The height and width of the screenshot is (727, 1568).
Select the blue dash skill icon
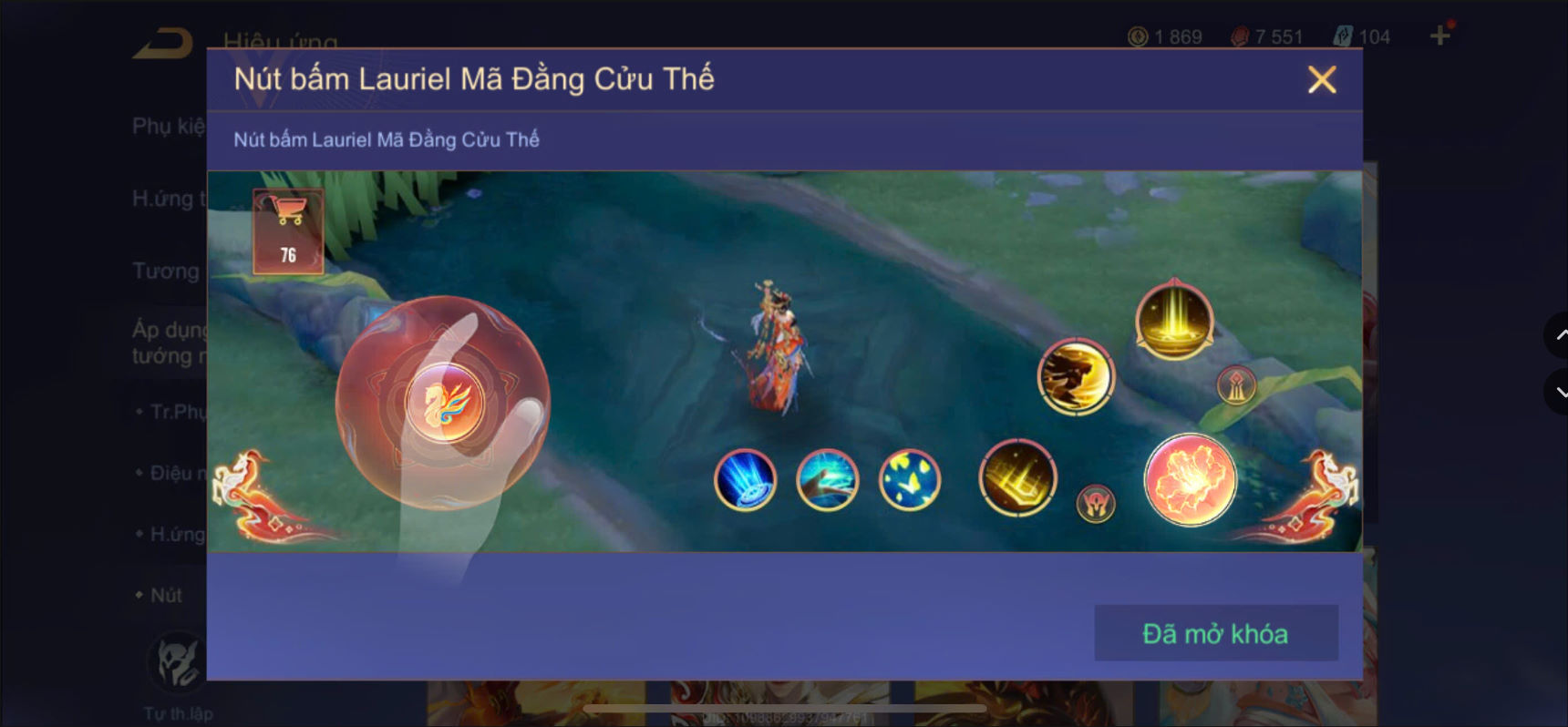click(744, 481)
